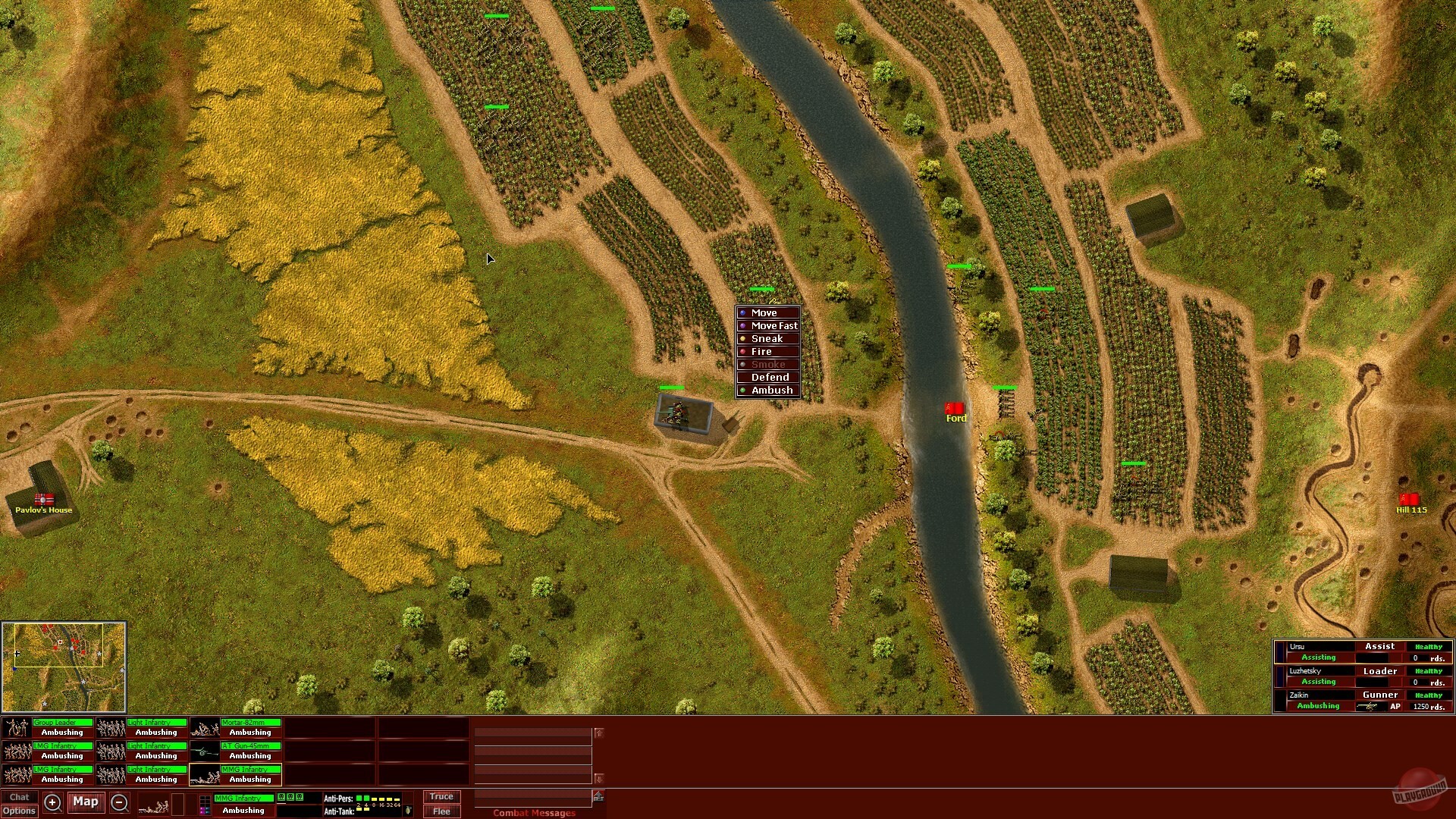This screenshot has width=1456, height=819.
Task: Select the Group Leader squad icon
Action: tap(17, 726)
